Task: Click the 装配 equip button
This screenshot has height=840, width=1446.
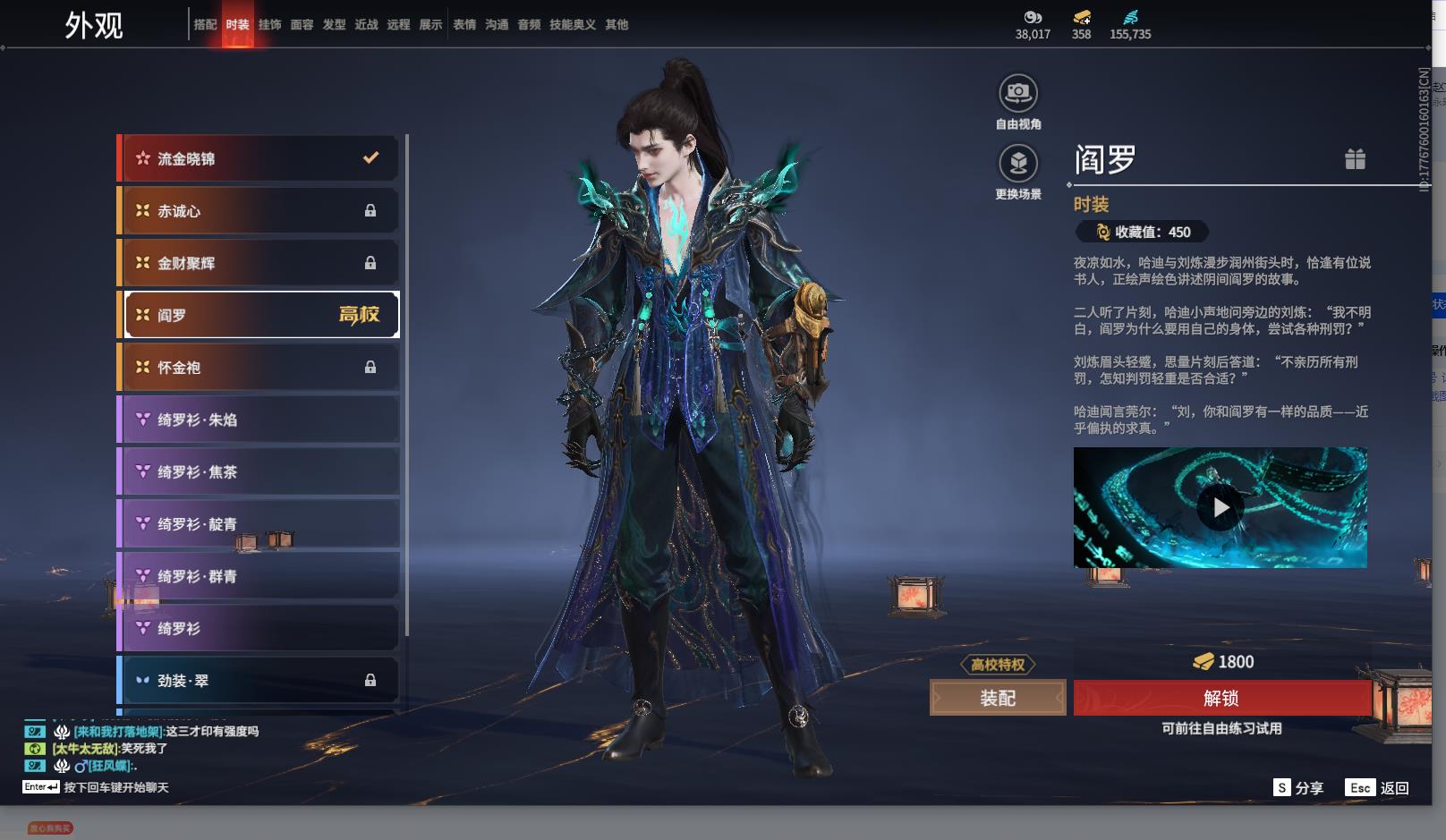Action: (x=998, y=698)
